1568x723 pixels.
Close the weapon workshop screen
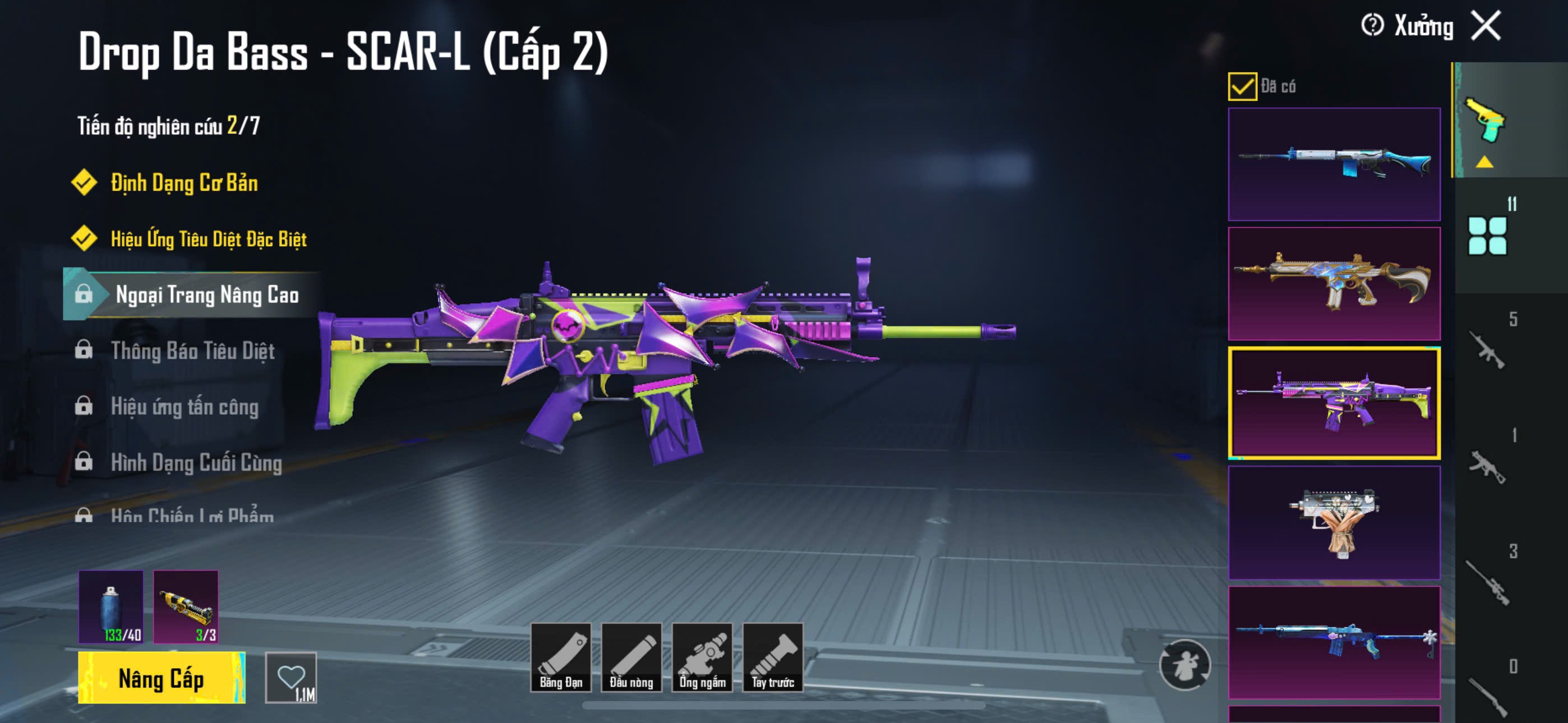1486,26
